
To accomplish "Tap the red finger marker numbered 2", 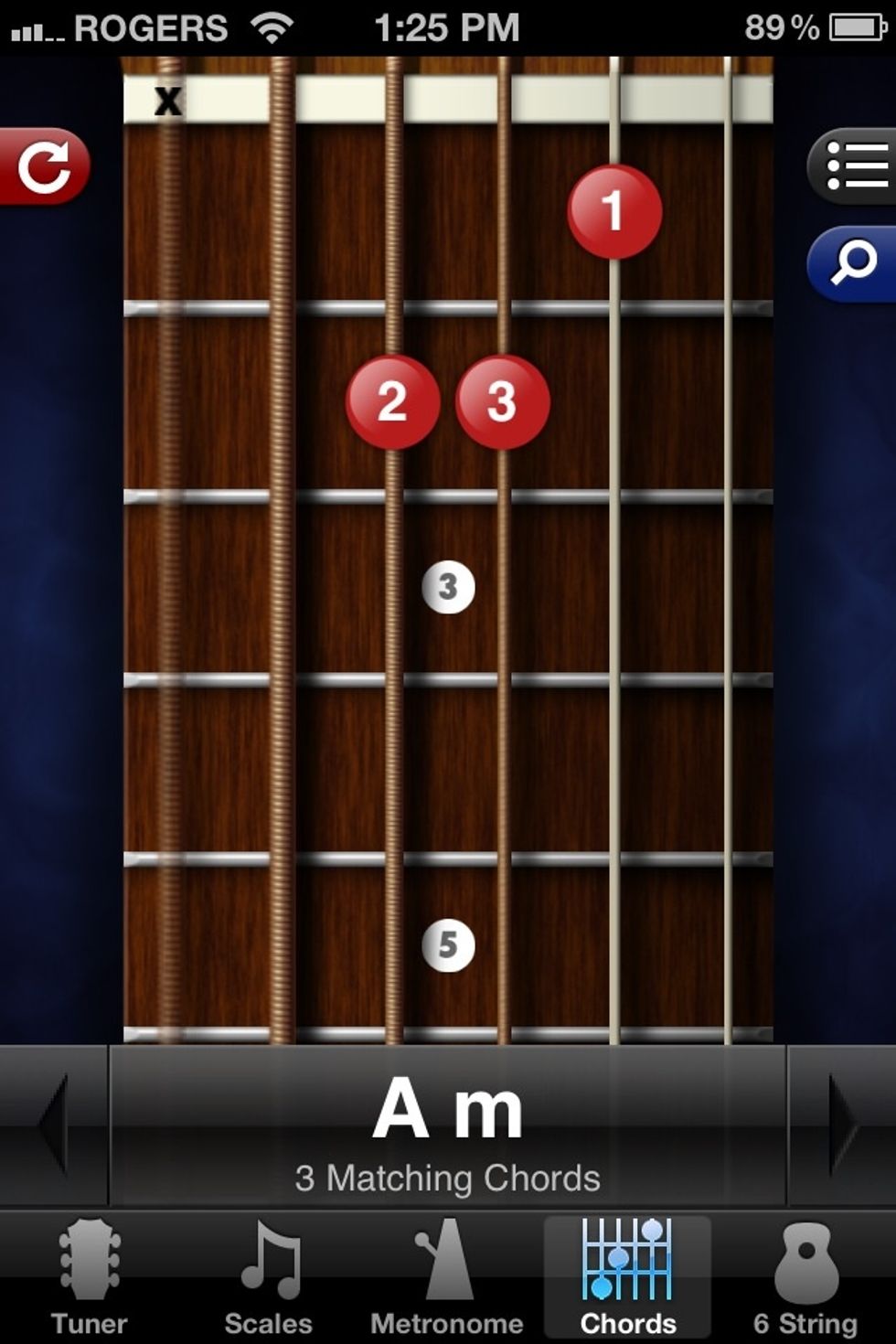I will (x=392, y=401).
